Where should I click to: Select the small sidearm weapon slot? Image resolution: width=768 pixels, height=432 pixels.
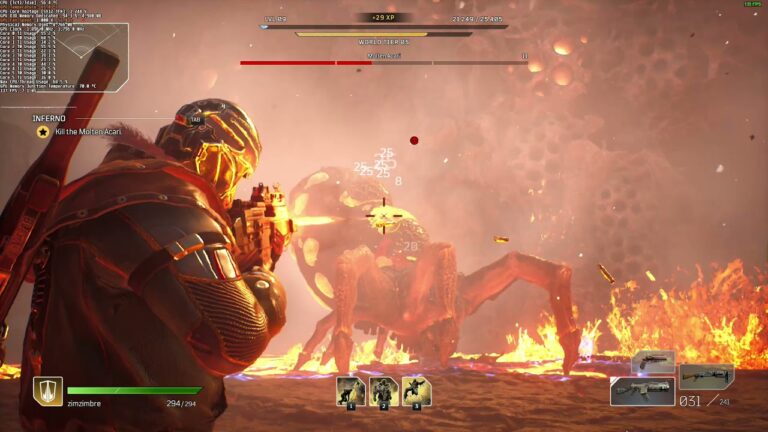652,361
